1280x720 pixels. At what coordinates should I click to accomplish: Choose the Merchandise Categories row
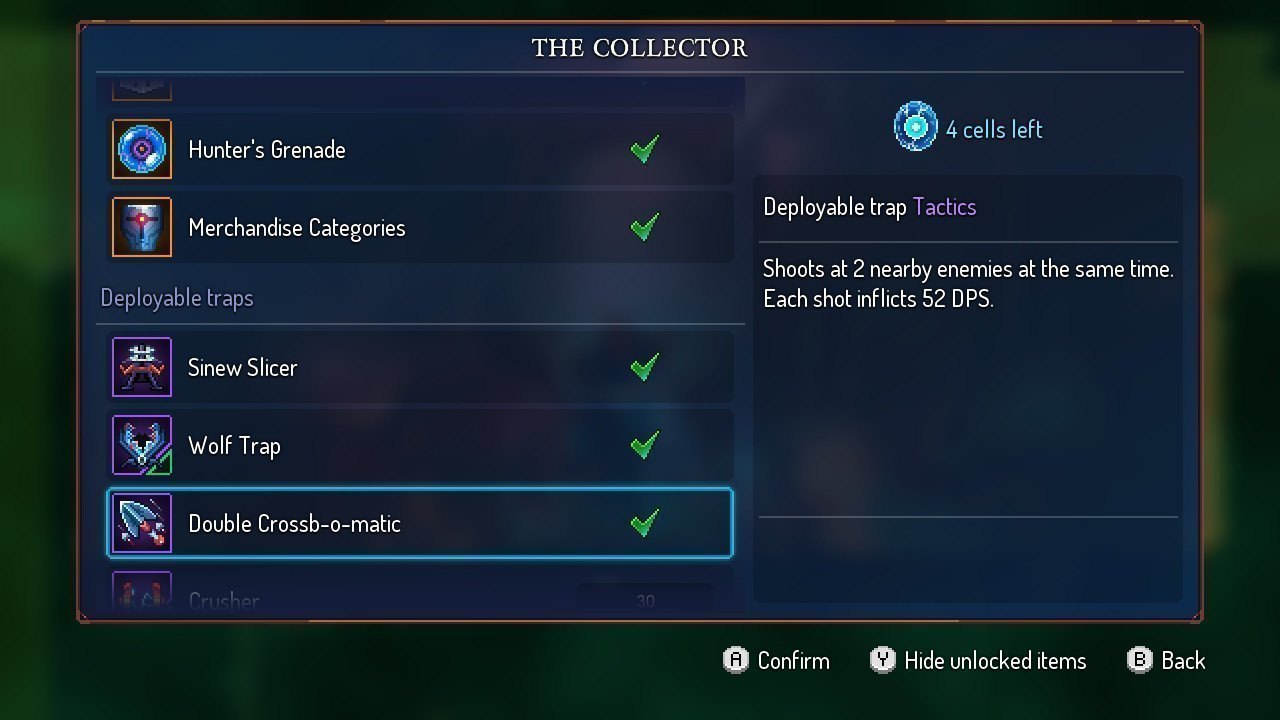point(420,228)
